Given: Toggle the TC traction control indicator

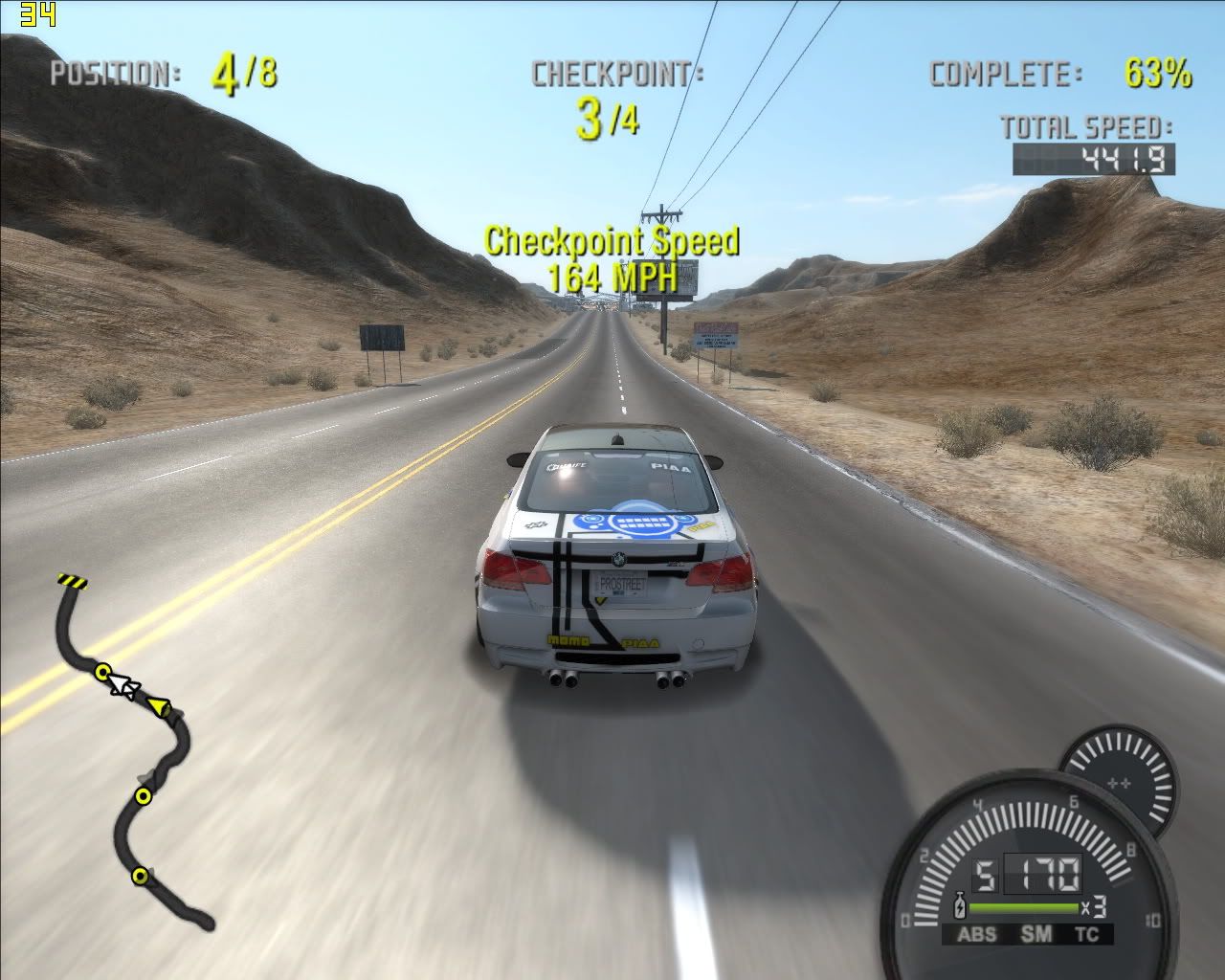Looking at the screenshot, I should (1085, 935).
